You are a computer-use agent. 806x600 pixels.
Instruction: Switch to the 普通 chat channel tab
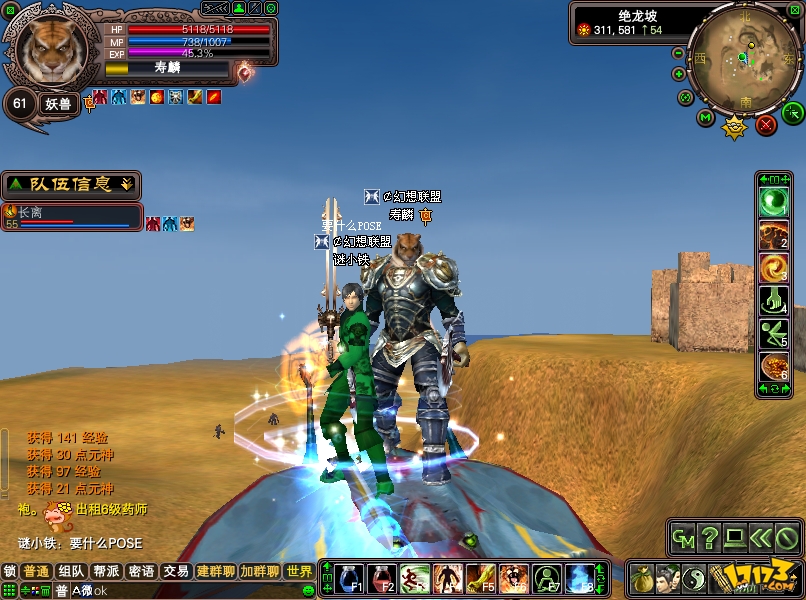[37, 571]
